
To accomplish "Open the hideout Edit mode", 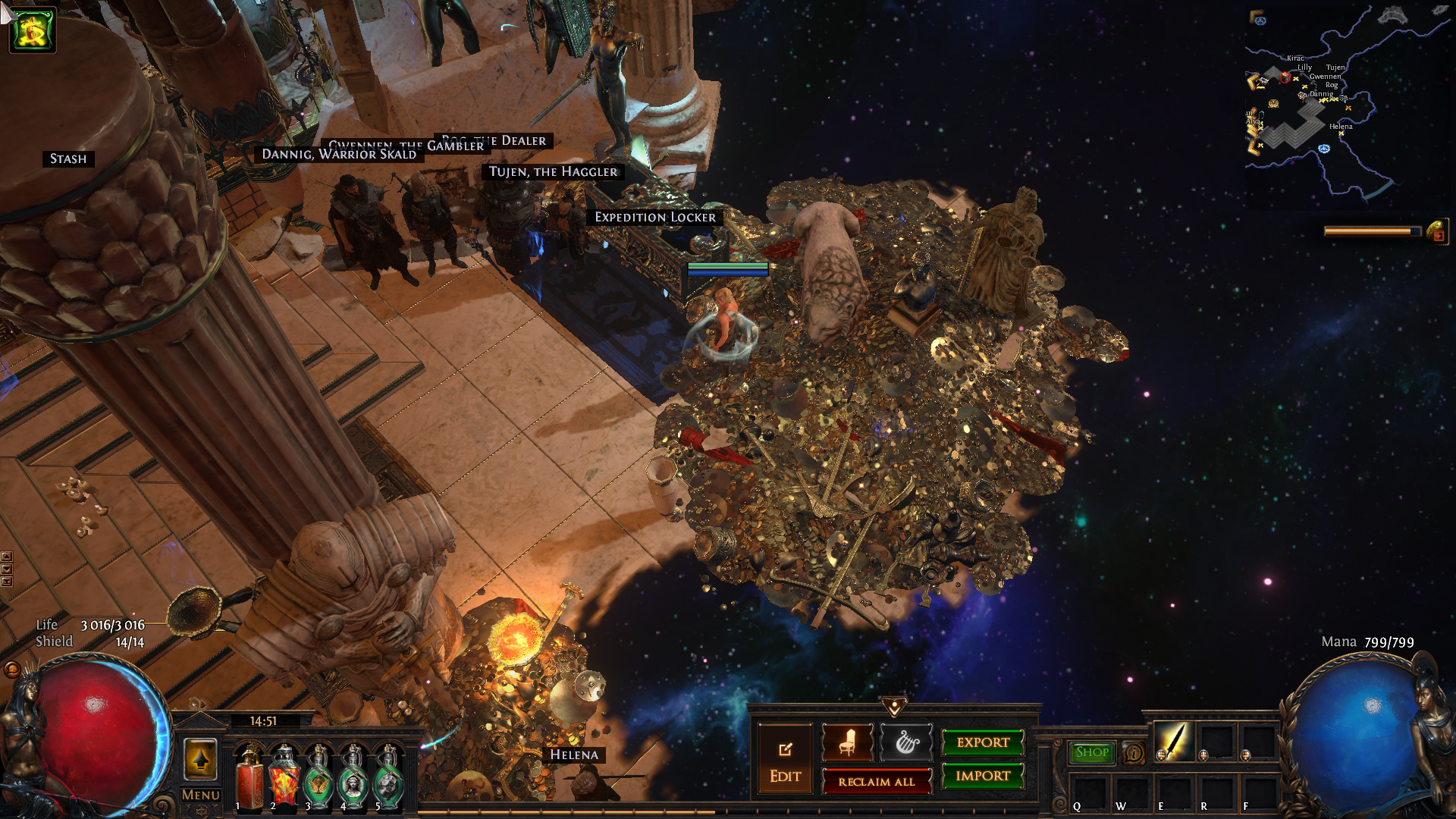I will [x=785, y=761].
